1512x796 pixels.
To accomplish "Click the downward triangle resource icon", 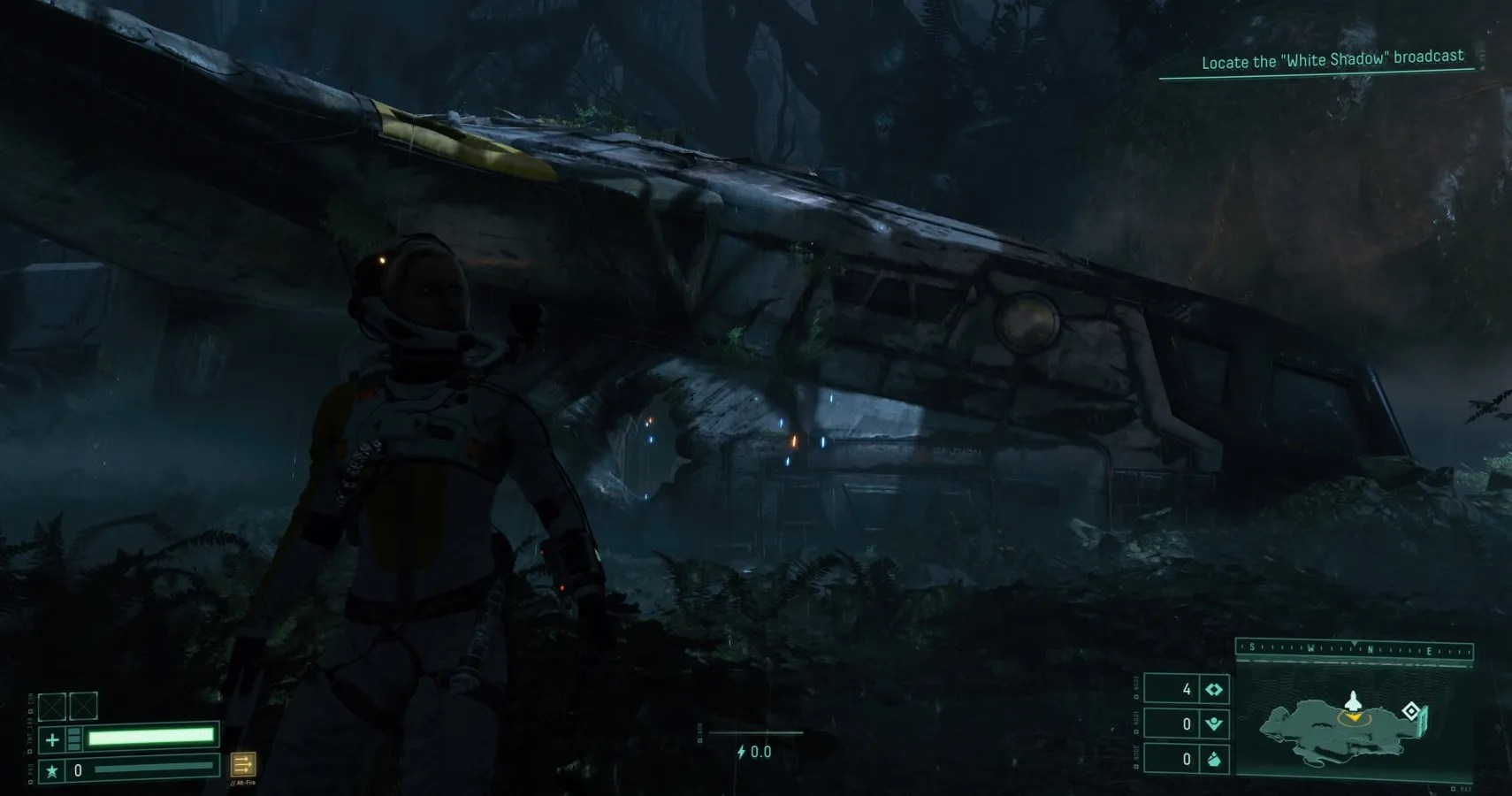I will coord(1214,724).
